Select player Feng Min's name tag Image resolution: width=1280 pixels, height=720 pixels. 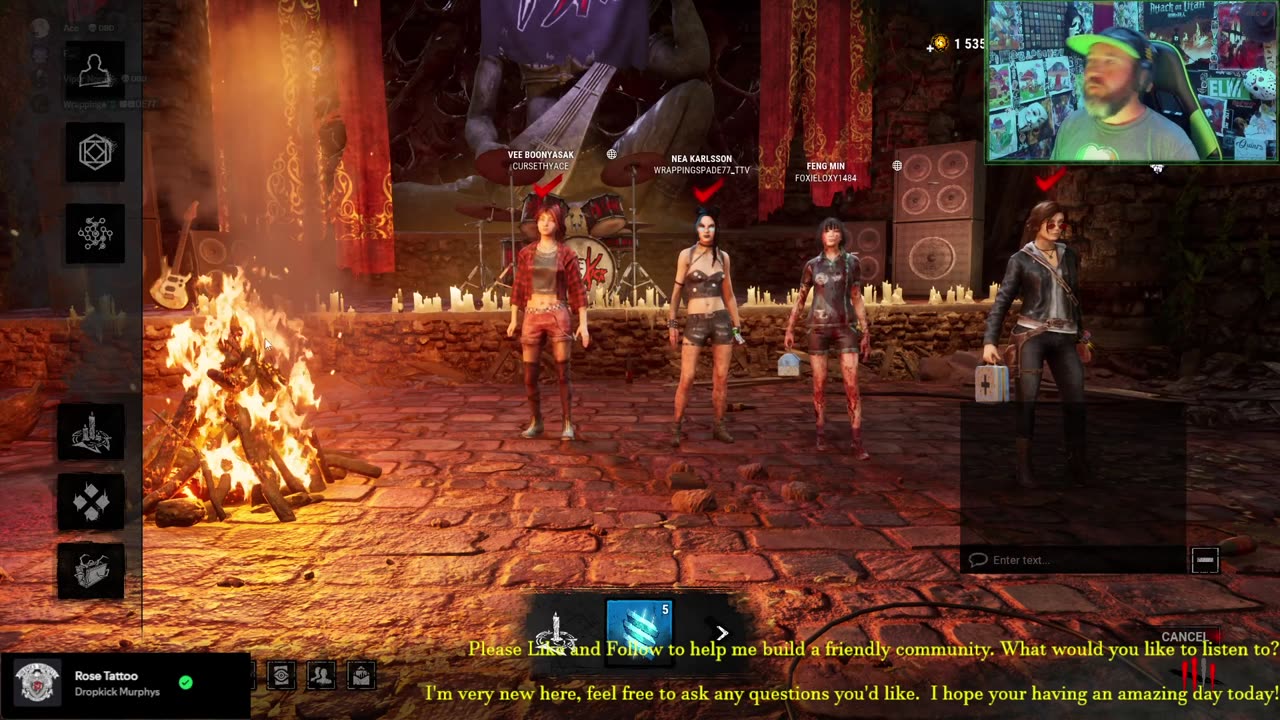coord(825,172)
